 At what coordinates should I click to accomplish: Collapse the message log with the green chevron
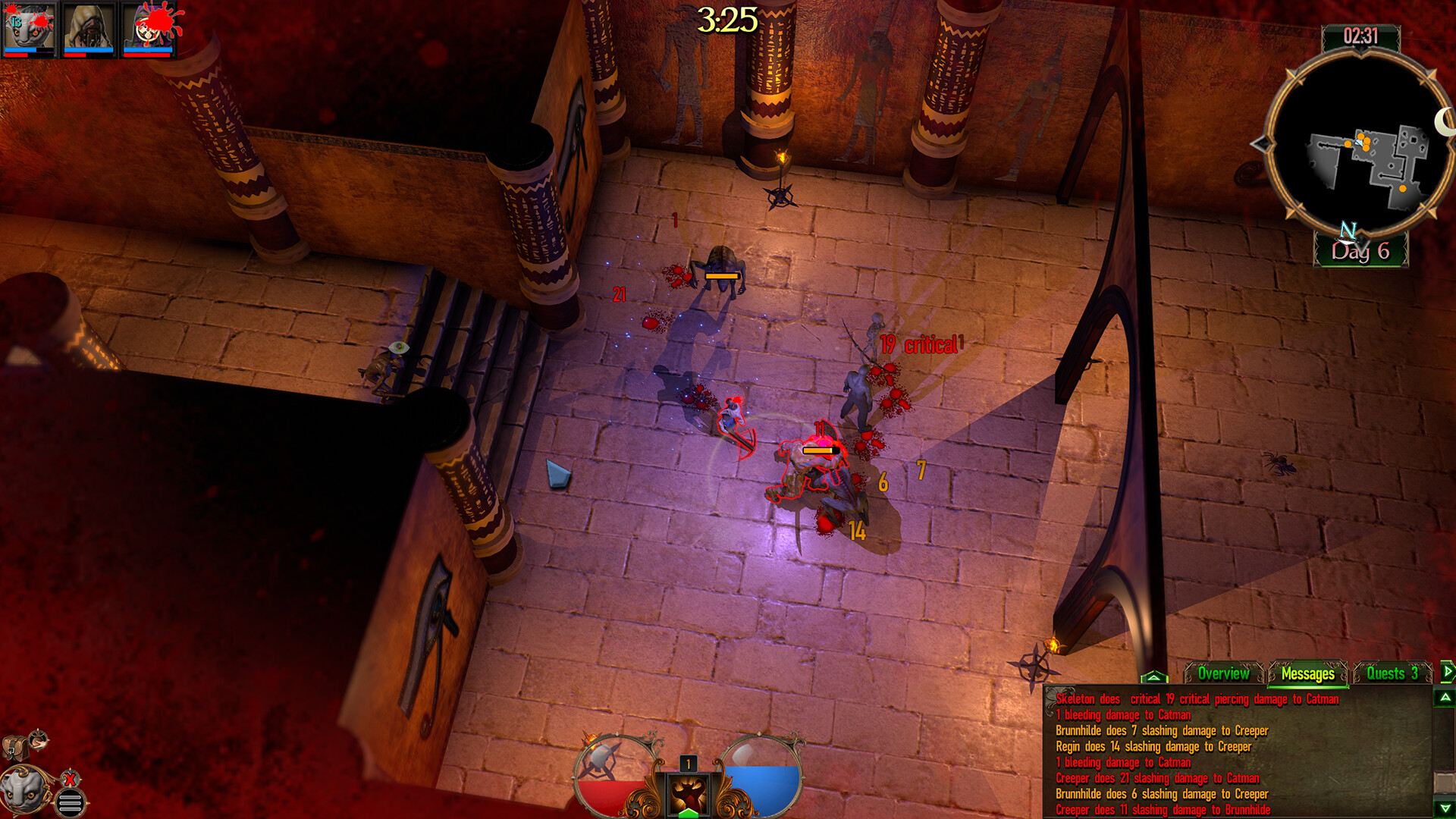pyautogui.click(x=1153, y=676)
